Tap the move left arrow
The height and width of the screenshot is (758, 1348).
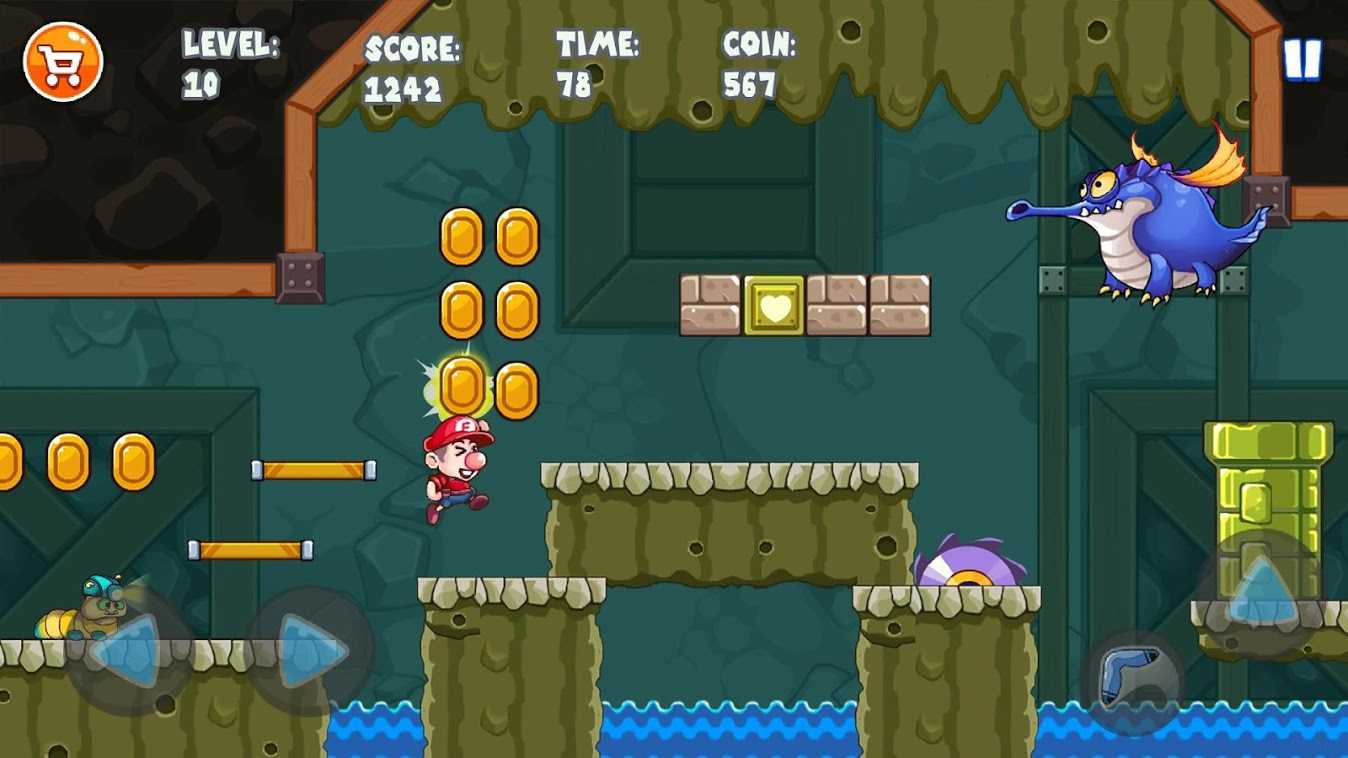tap(128, 652)
